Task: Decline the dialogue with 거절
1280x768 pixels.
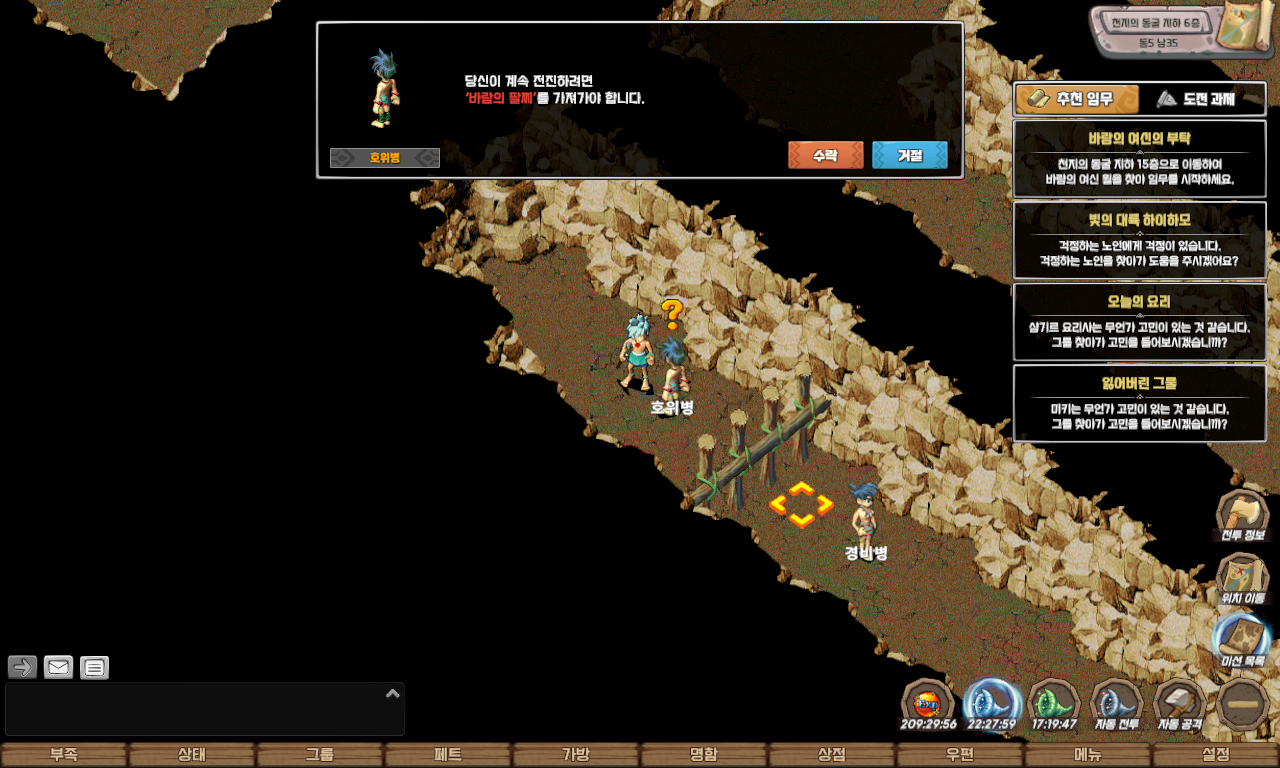Action: tap(909, 155)
